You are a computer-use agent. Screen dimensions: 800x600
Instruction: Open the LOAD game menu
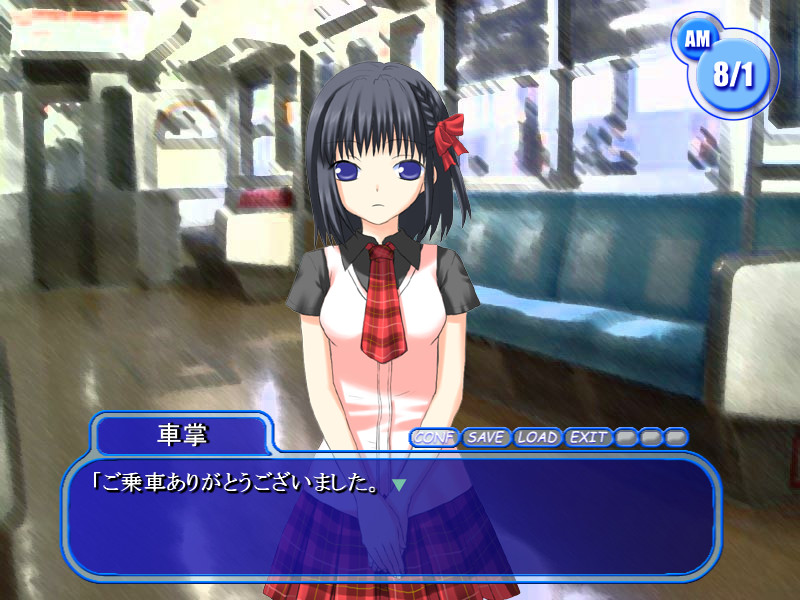click(x=537, y=437)
